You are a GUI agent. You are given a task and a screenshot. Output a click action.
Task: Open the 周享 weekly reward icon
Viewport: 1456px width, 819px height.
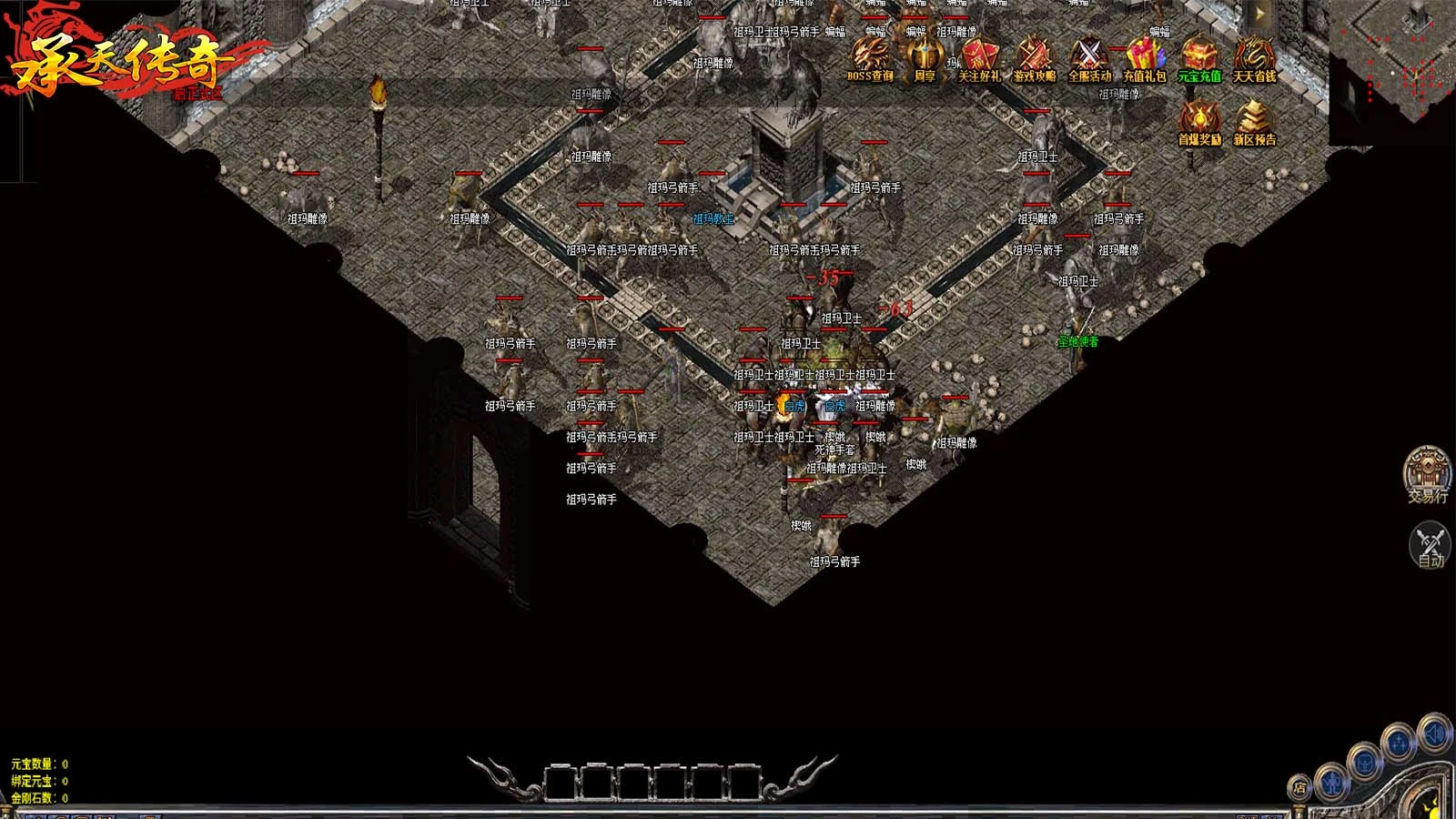click(924, 59)
